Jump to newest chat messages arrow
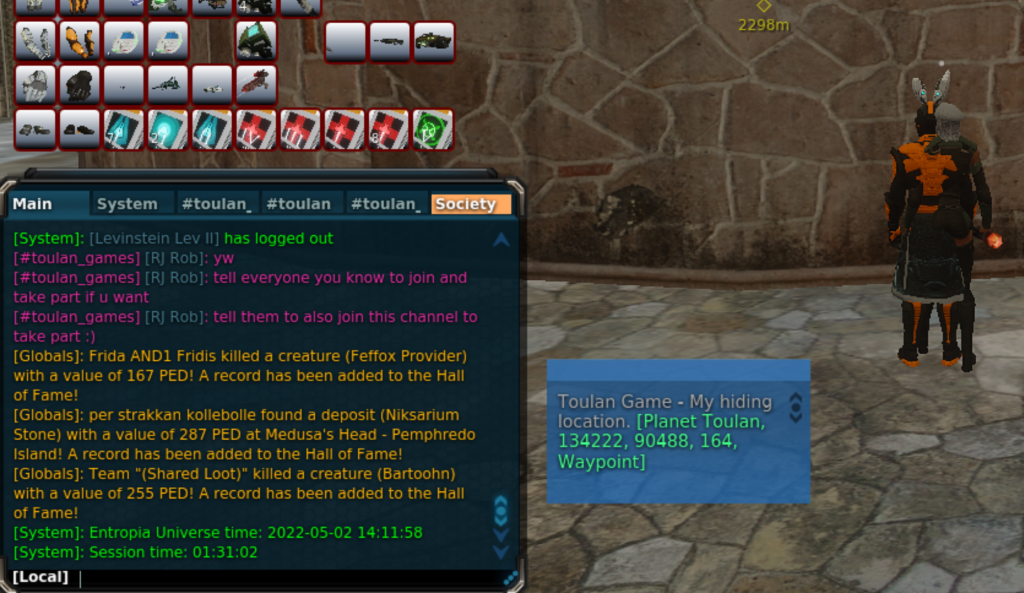This screenshot has height=593, width=1024. tap(501, 552)
